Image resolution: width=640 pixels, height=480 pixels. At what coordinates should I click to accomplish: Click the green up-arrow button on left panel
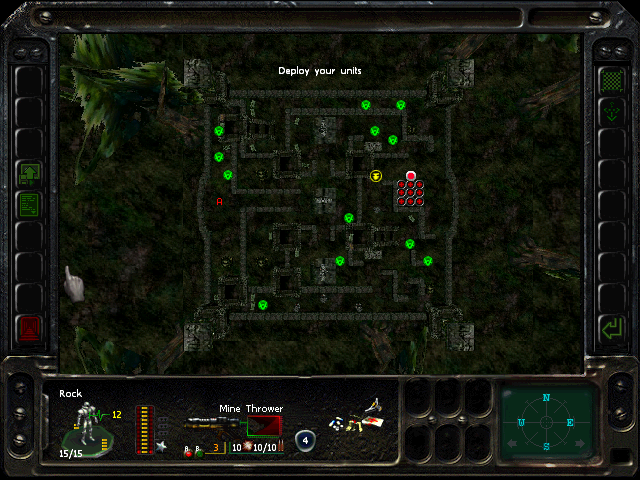tap(29, 174)
